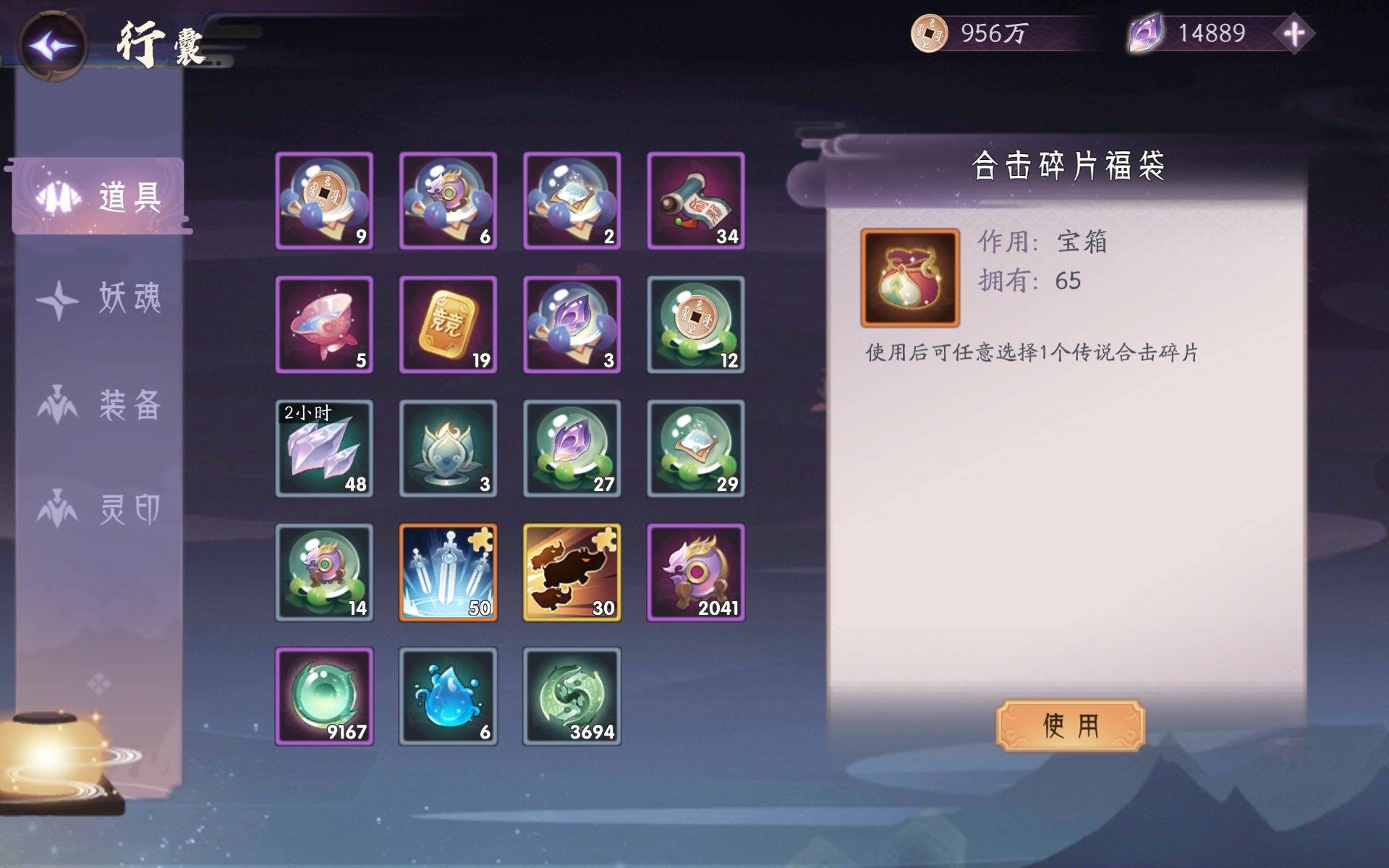Select the pink shell item with count 5

click(x=324, y=325)
